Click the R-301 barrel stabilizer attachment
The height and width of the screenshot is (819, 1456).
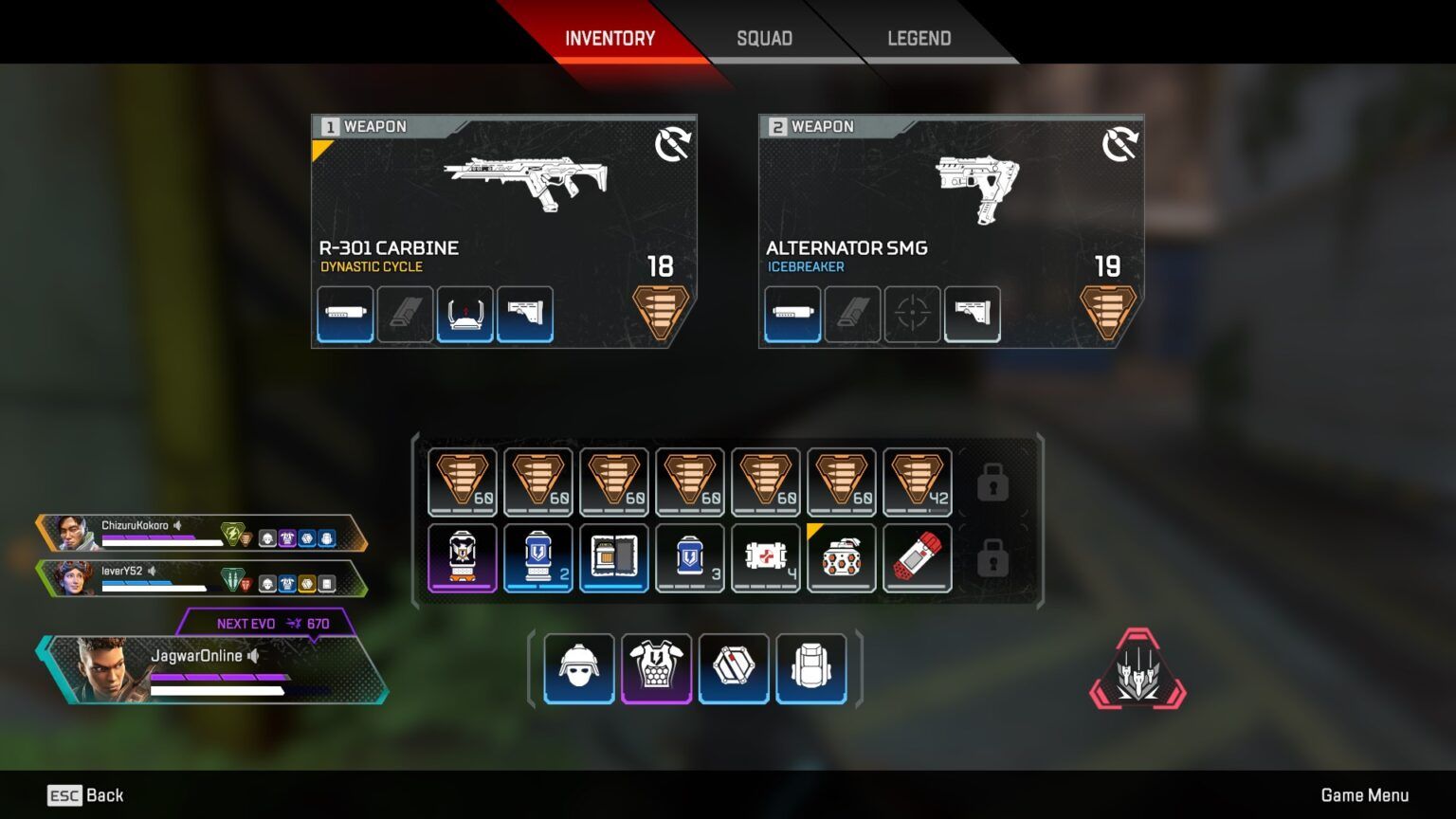pos(344,314)
